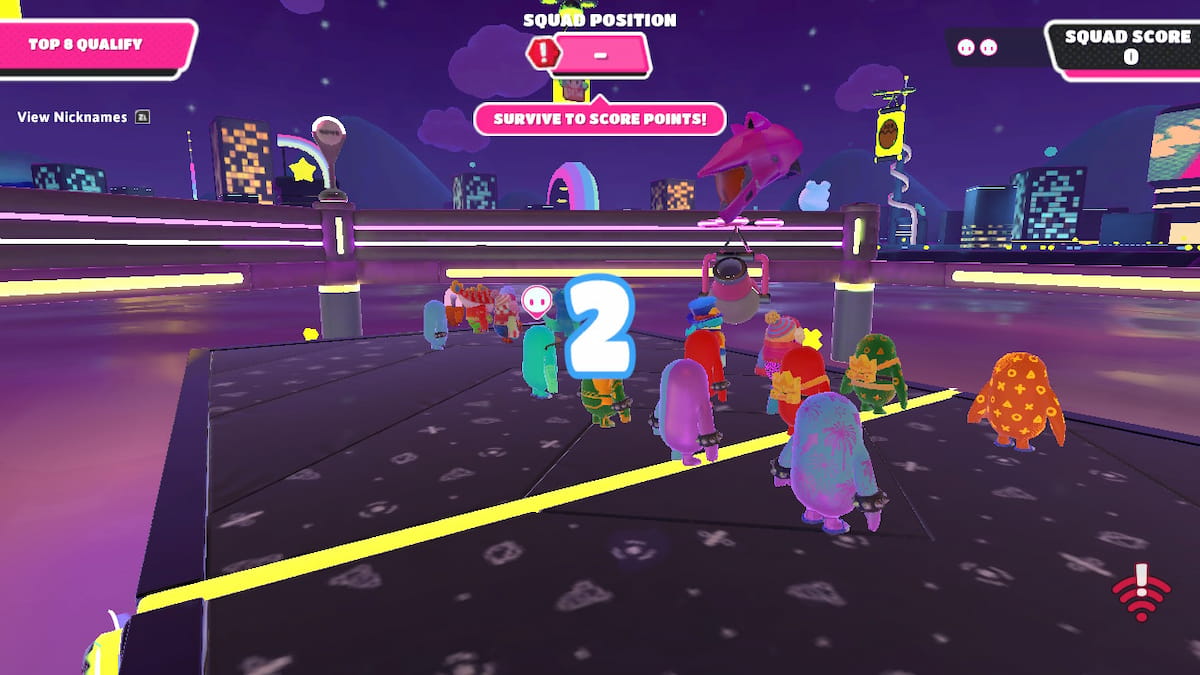Click the Survive to Score Points hint bubble
The width and height of the screenshot is (1200, 675).
click(x=599, y=118)
